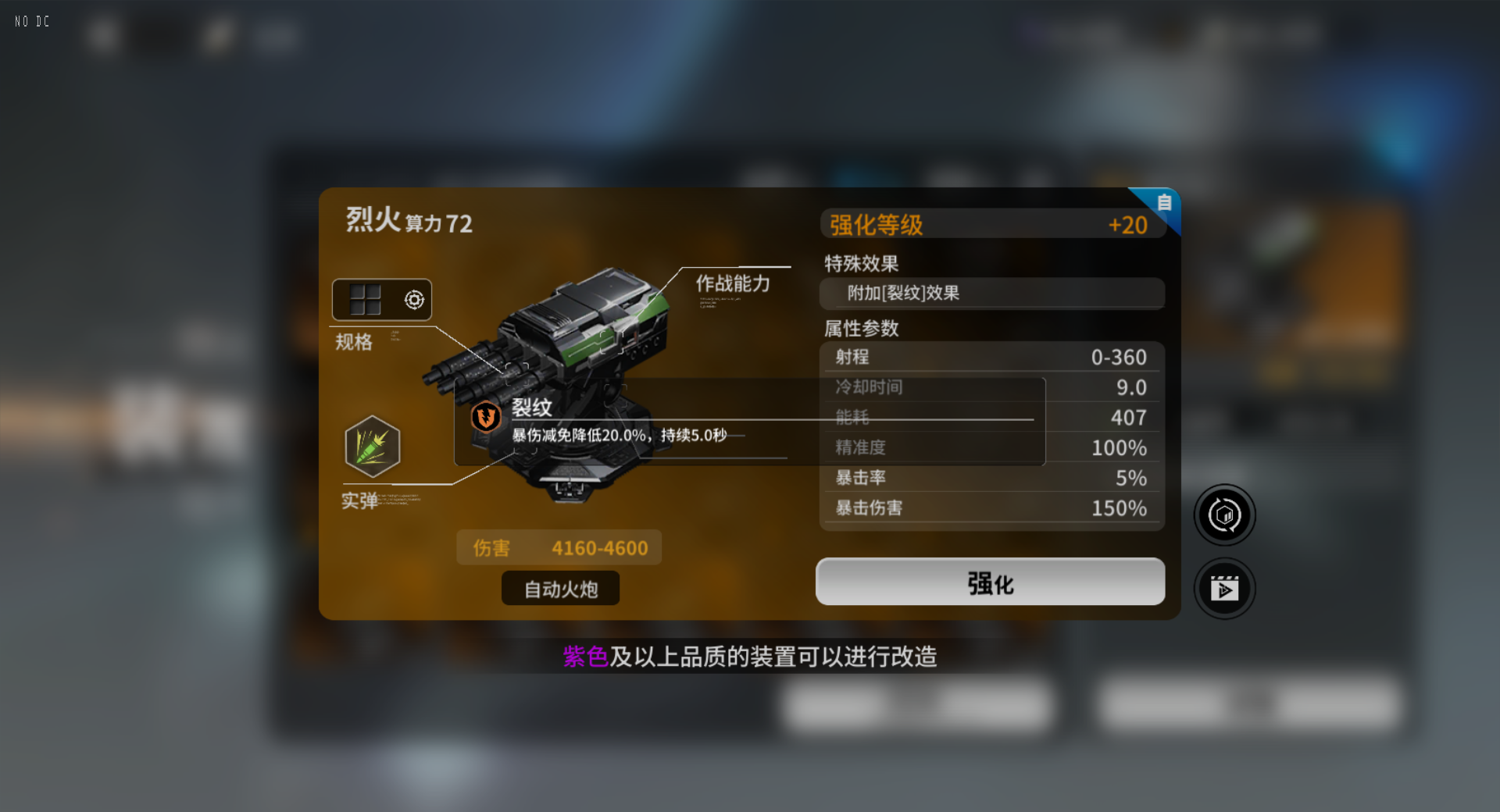Click the 伤害 4160-4600 damage display
Screen dimensions: 1500x812
click(x=559, y=547)
